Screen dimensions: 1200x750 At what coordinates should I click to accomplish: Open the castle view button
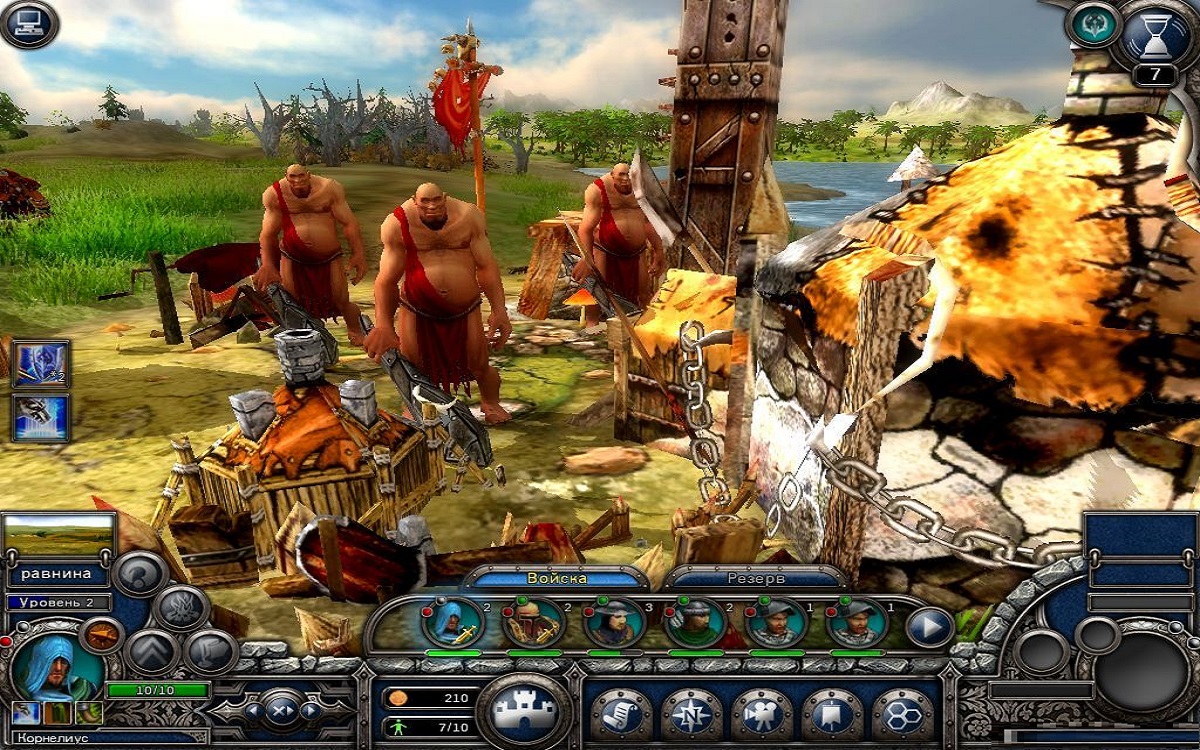pyautogui.click(x=524, y=710)
